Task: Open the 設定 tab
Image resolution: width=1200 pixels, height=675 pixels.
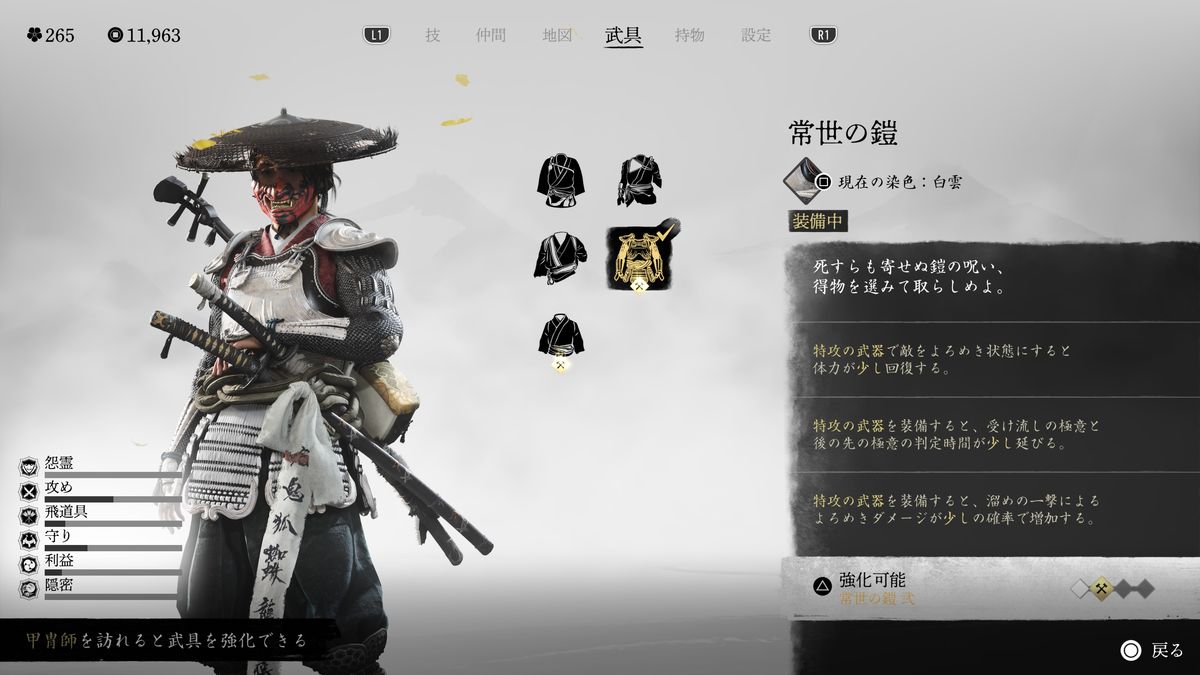Action: pyautogui.click(x=756, y=35)
